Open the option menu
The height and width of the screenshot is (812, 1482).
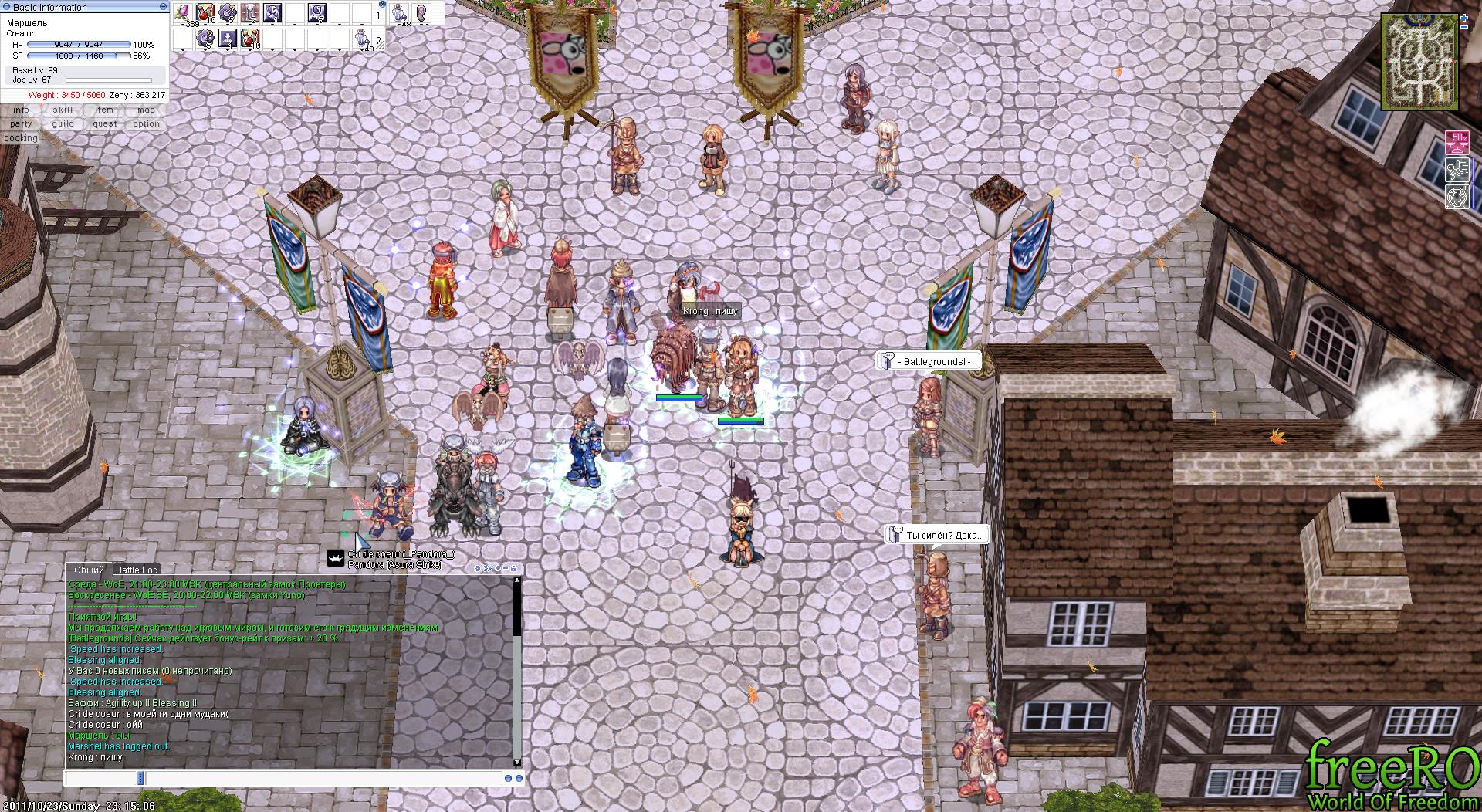click(146, 124)
